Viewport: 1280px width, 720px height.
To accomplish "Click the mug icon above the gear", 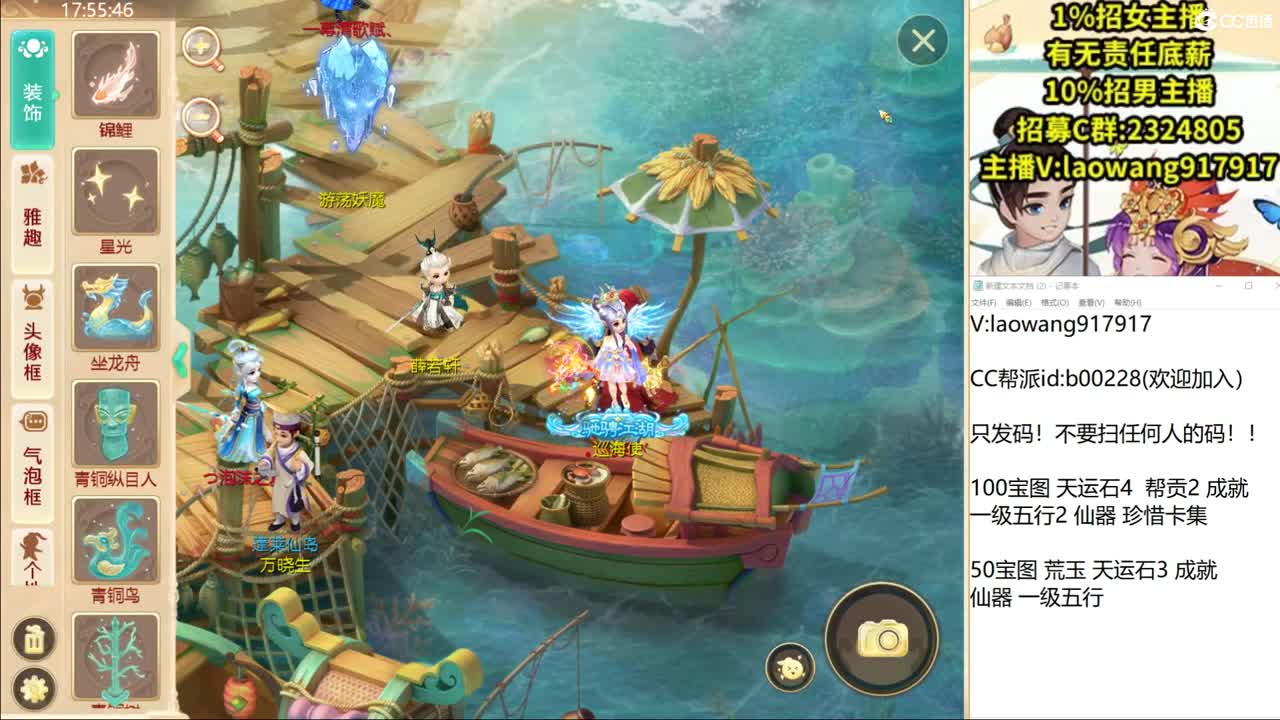I will click(32, 639).
